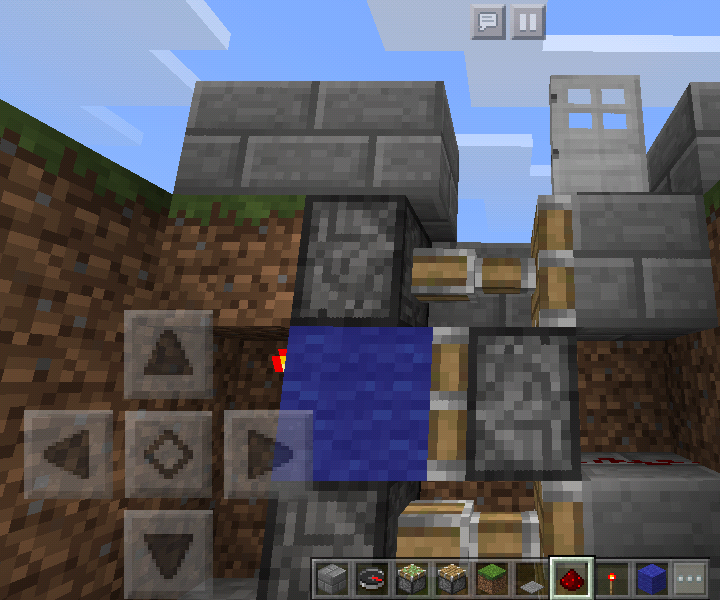Image resolution: width=720 pixels, height=600 pixels.
Task: Open the chat window
Action: [488, 22]
